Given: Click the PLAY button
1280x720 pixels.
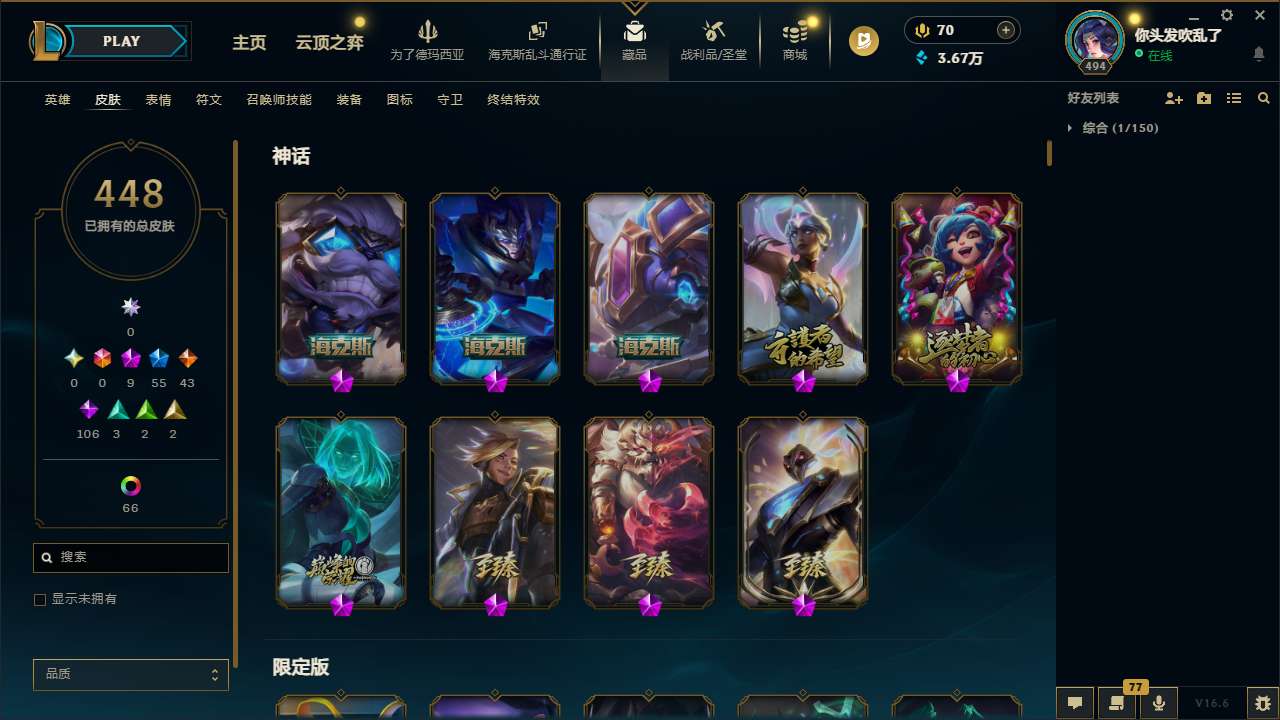Looking at the screenshot, I should [x=121, y=41].
